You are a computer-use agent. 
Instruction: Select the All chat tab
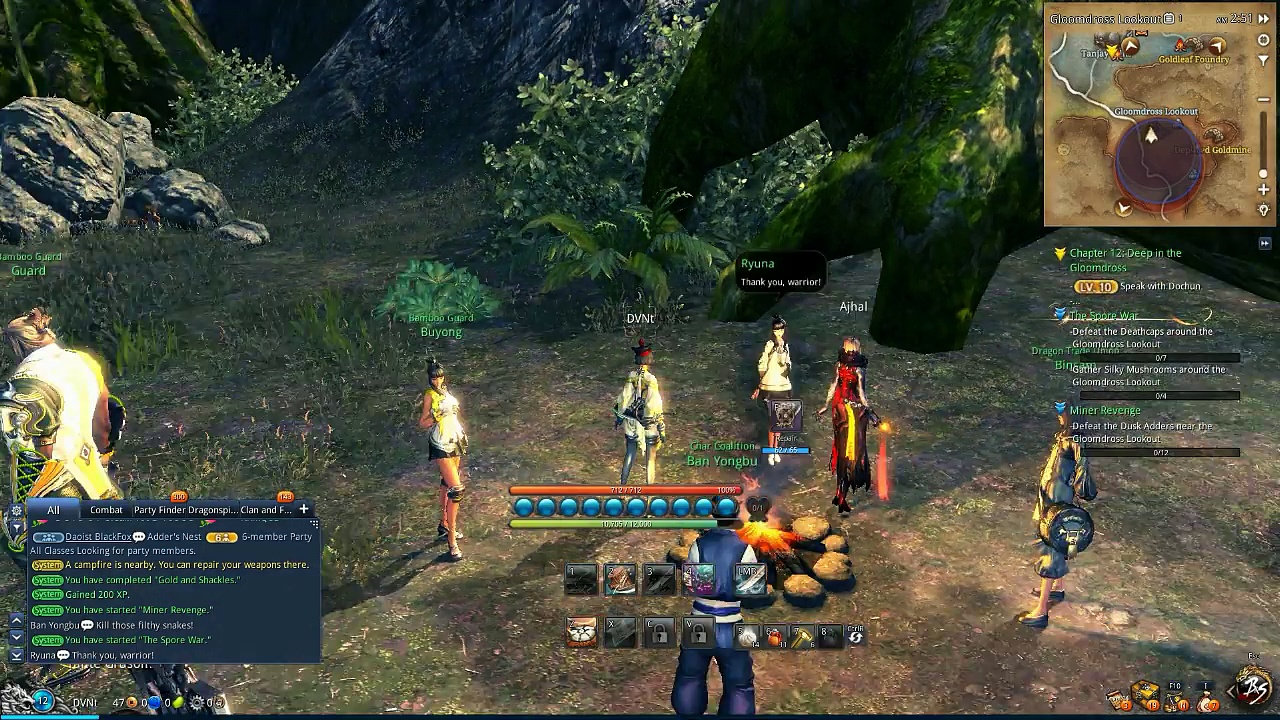coord(53,510)
